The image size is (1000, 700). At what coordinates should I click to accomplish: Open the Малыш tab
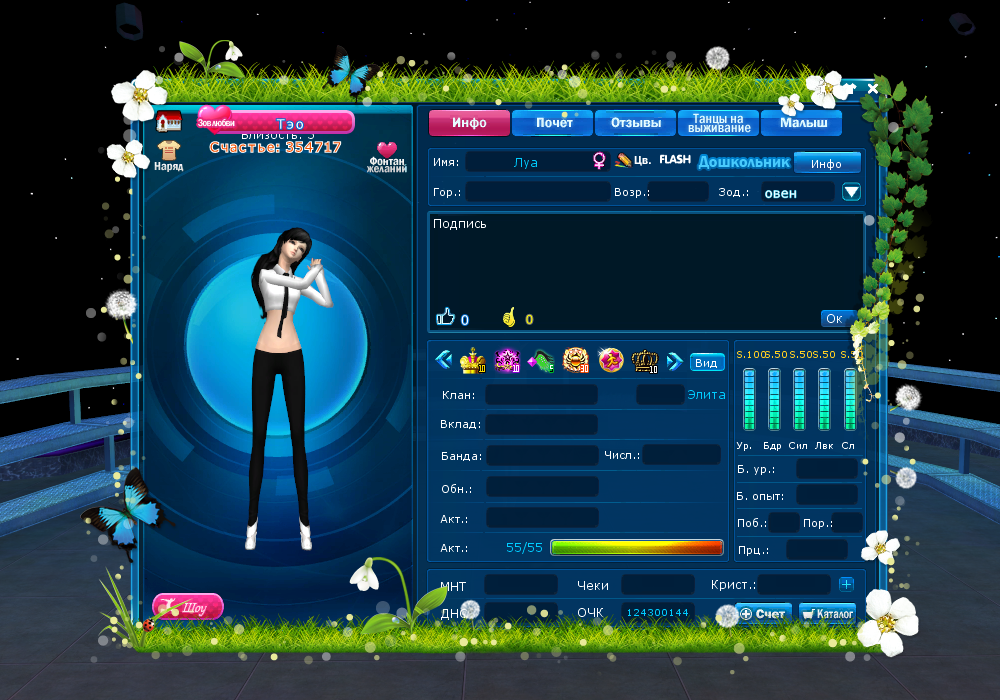point(801,123)
